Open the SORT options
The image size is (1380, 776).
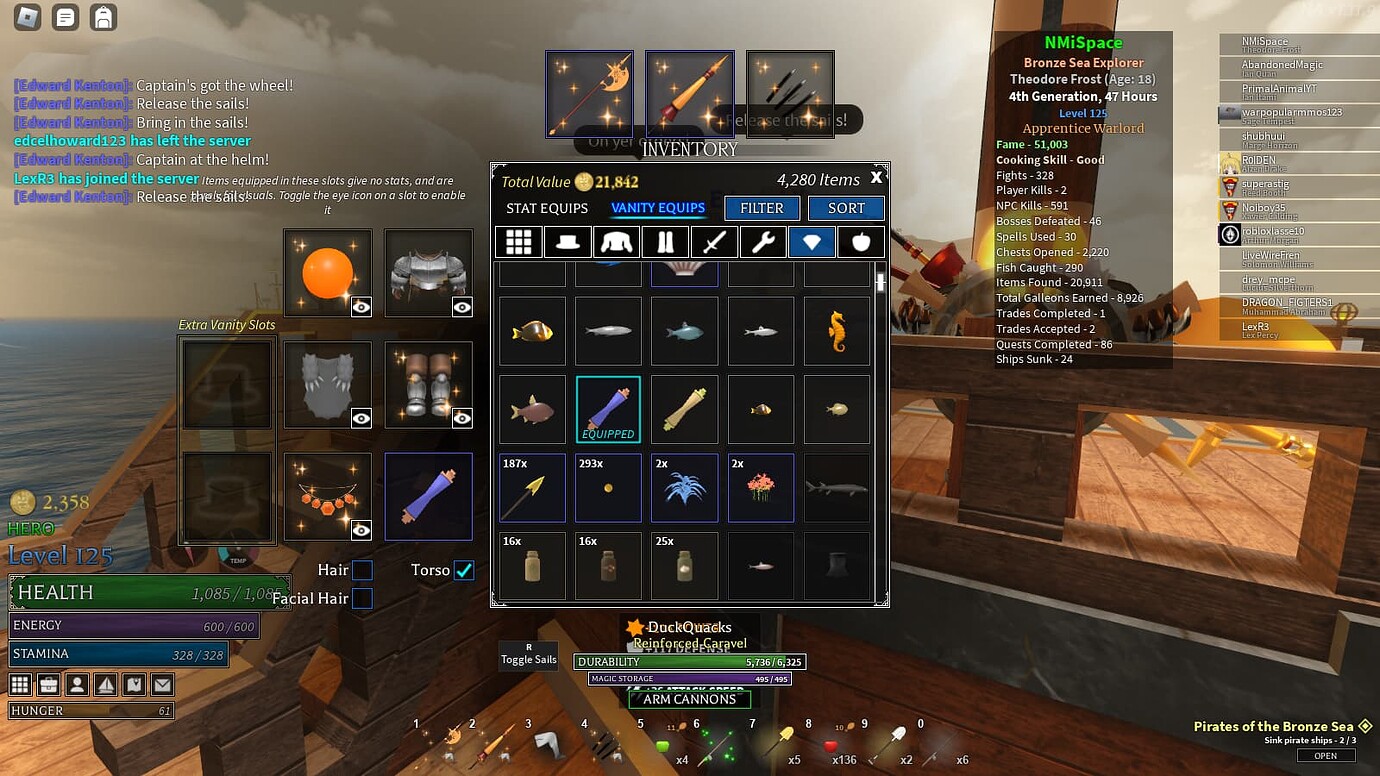tap(846, 208)
